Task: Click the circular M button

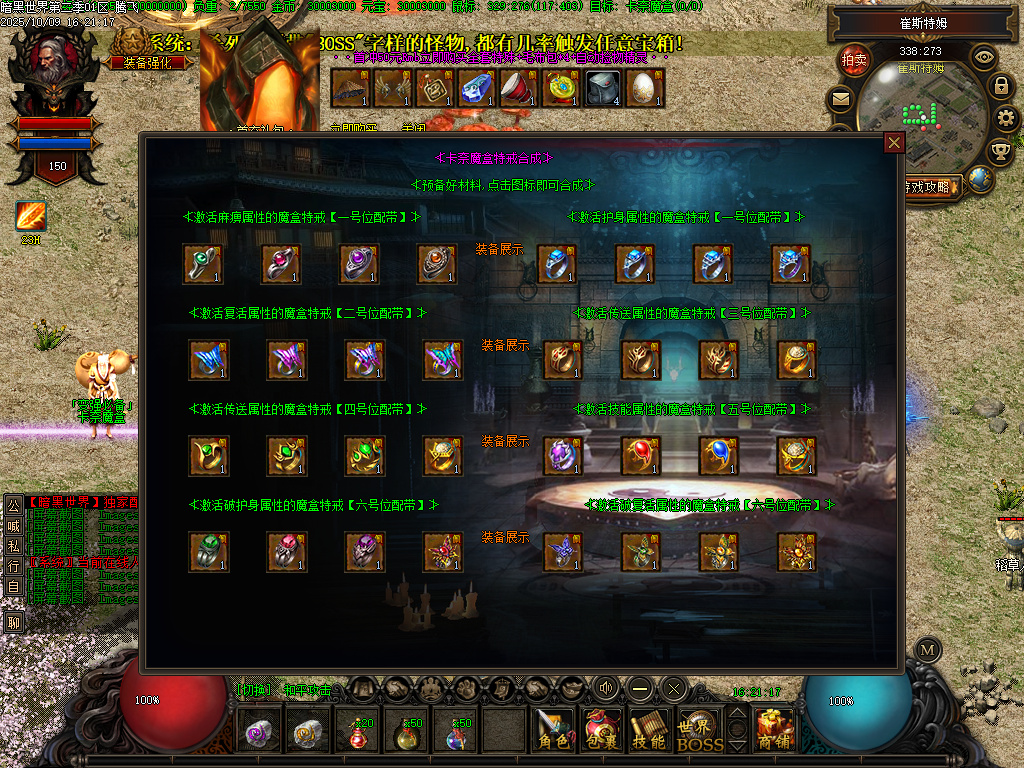Action: coord(928,649)
